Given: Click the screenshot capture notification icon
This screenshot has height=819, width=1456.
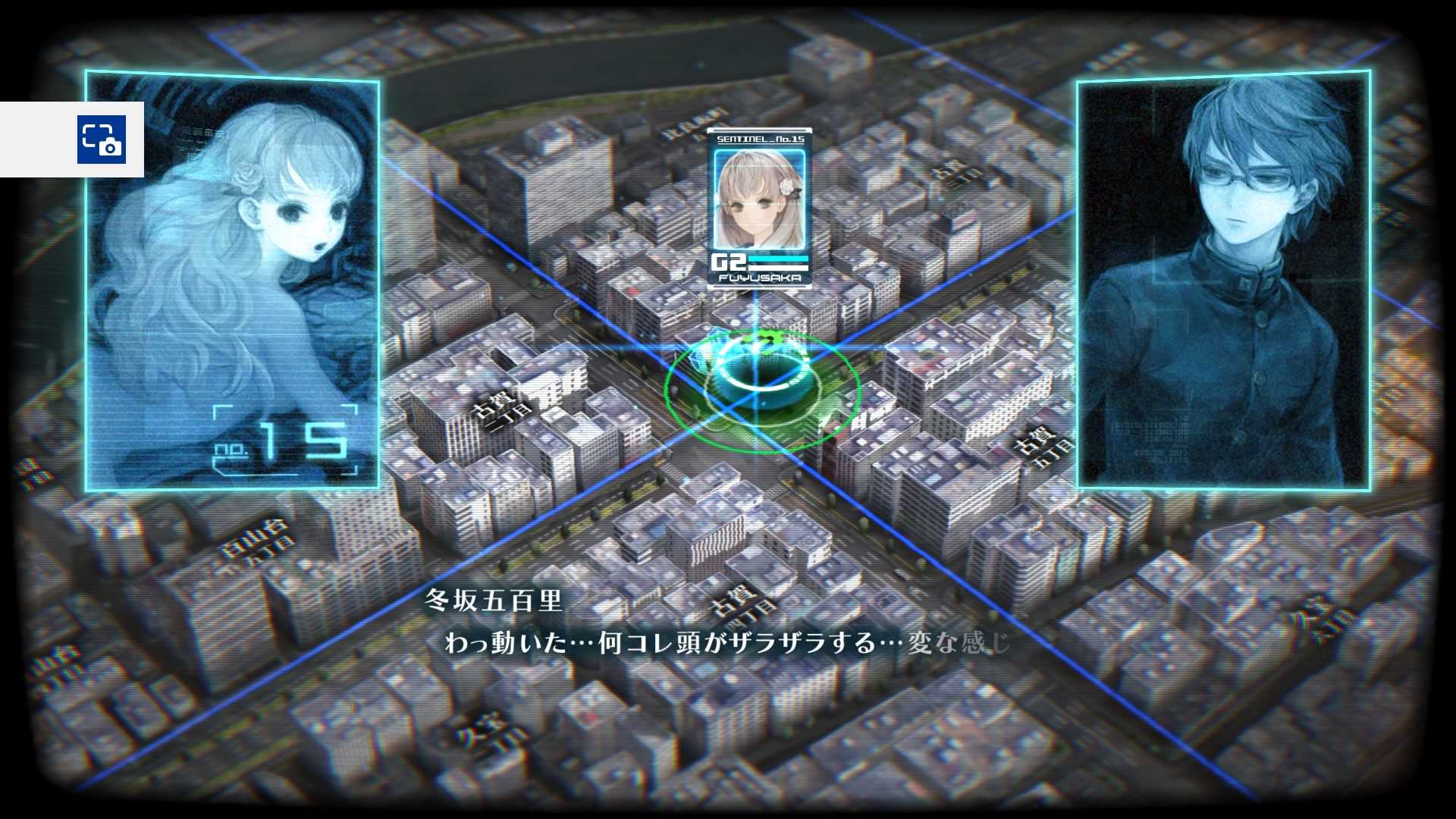Looking at the screenshot, I should point(101,139).
